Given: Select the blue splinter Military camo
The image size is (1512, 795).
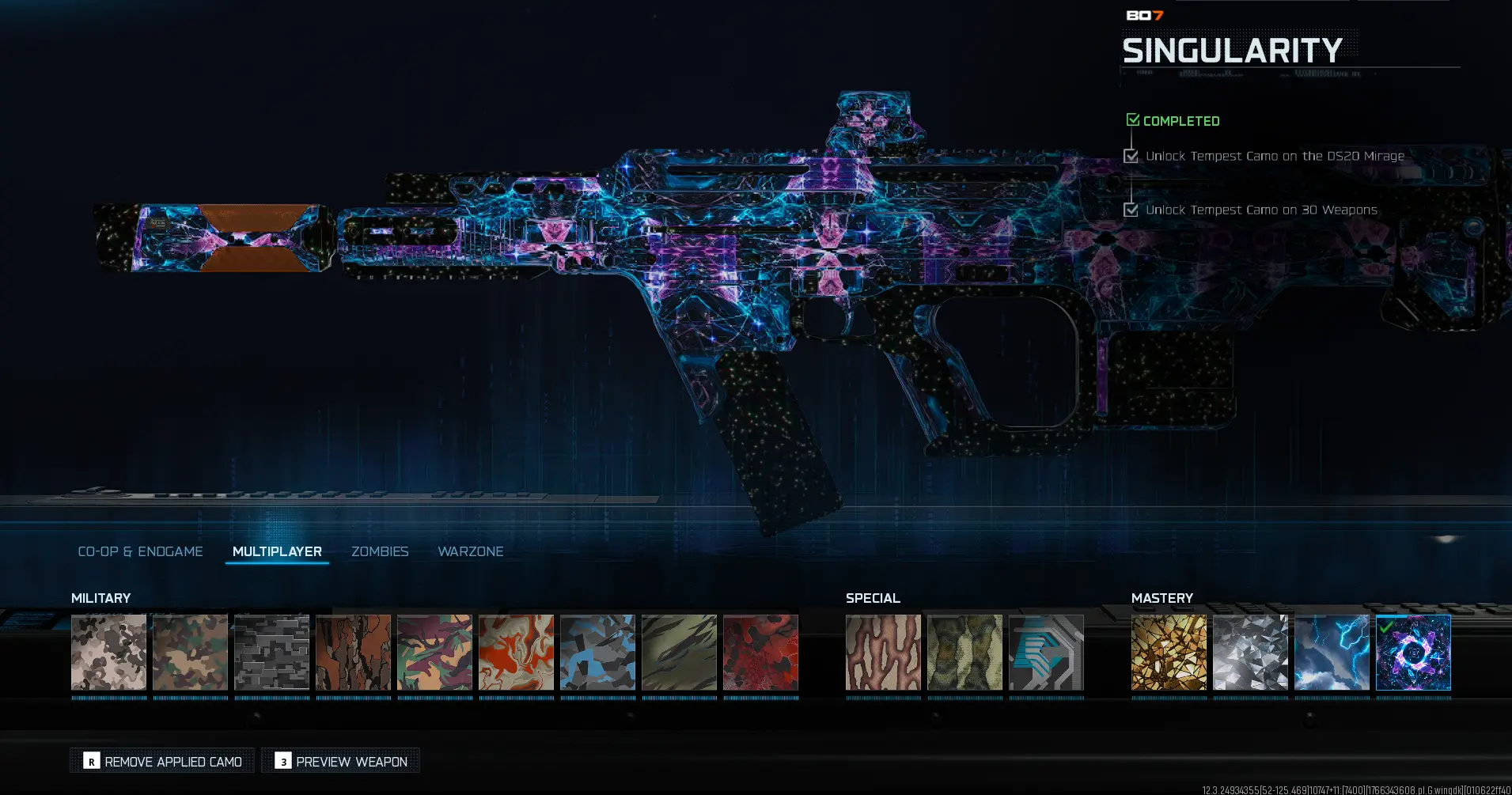Looking at the screenshot, I should click(x=597, y=653).
